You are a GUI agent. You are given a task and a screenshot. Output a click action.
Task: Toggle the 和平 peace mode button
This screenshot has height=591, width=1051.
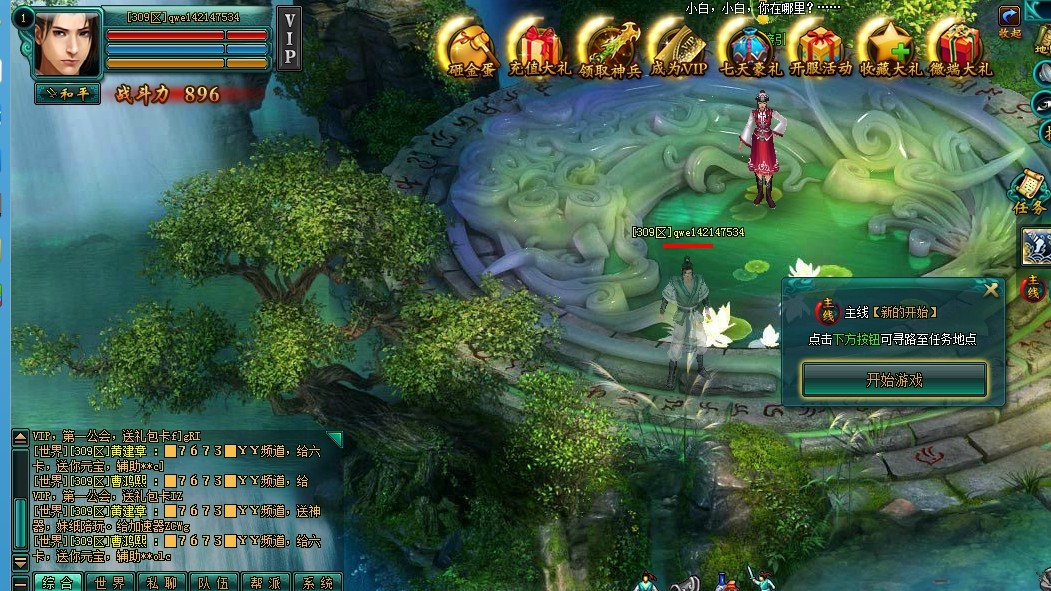[x=67, y=93]
